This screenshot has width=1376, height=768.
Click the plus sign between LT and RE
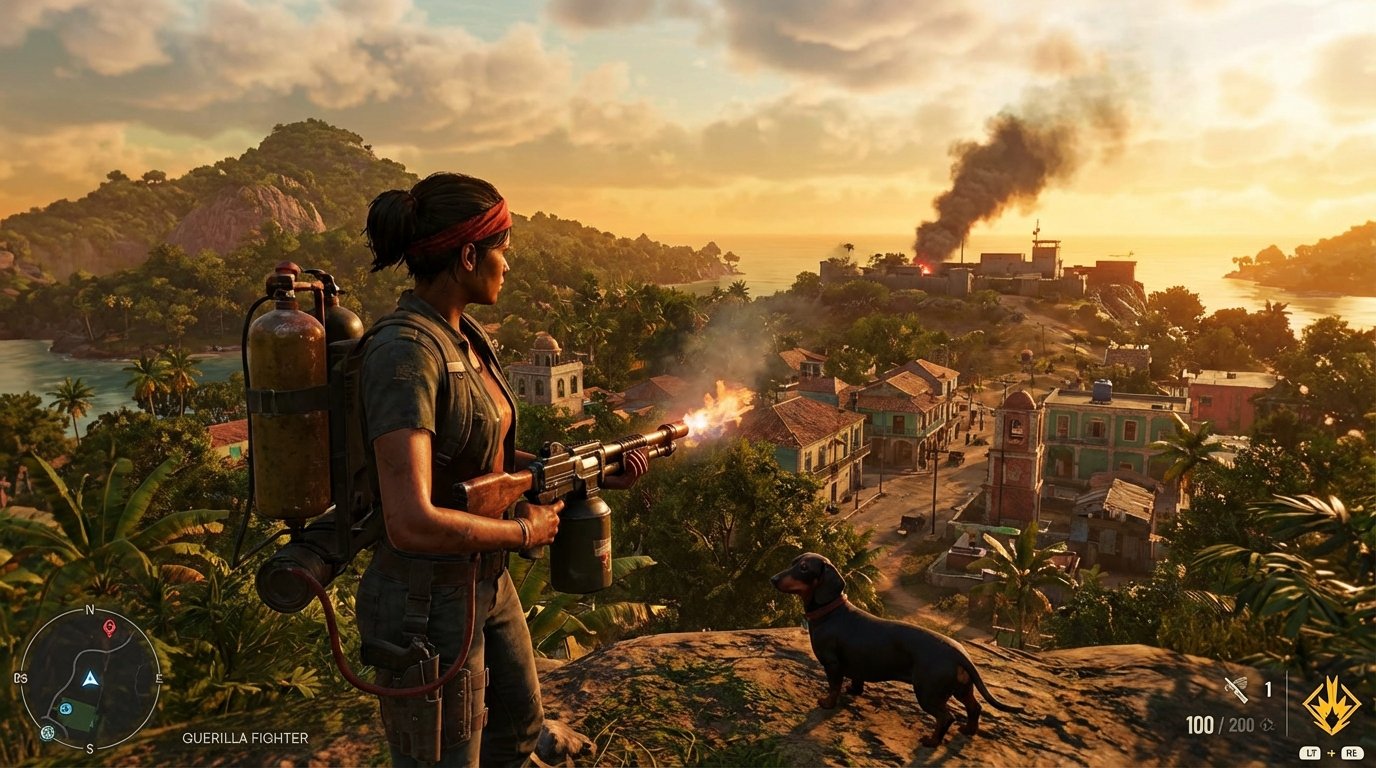click(x=1331, y=753)
